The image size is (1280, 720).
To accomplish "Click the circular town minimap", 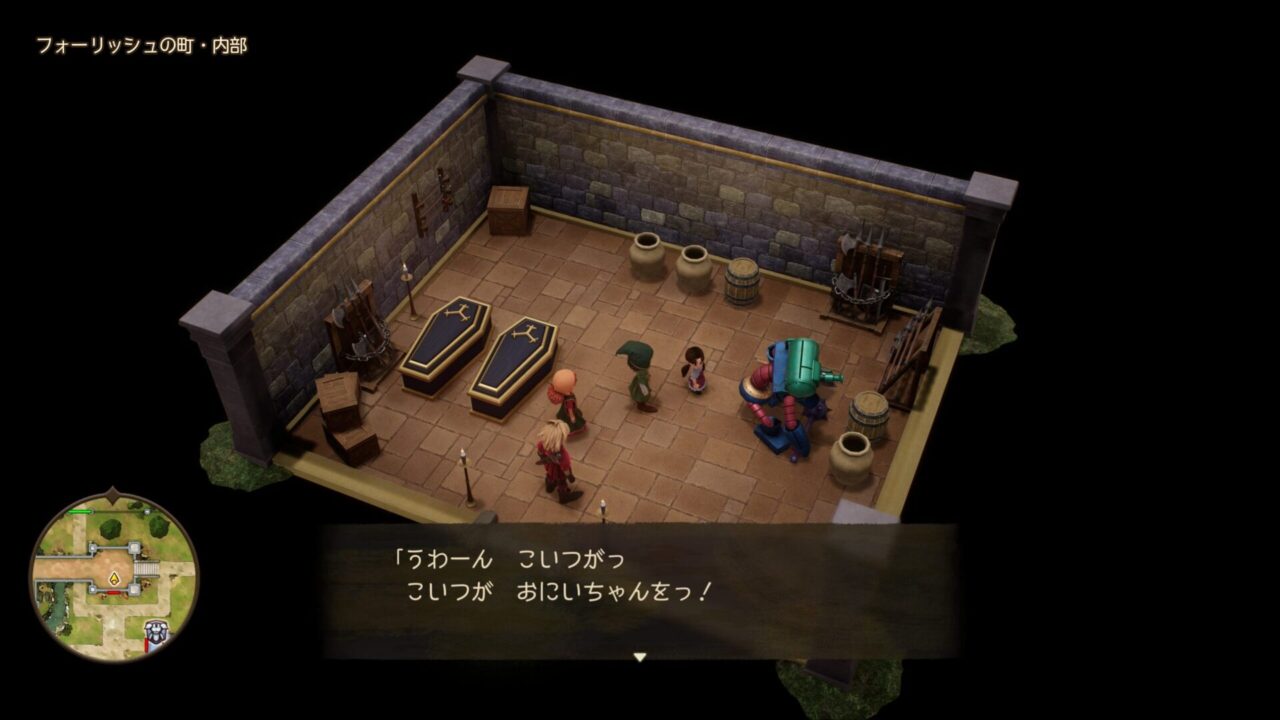I will (113, 576).
